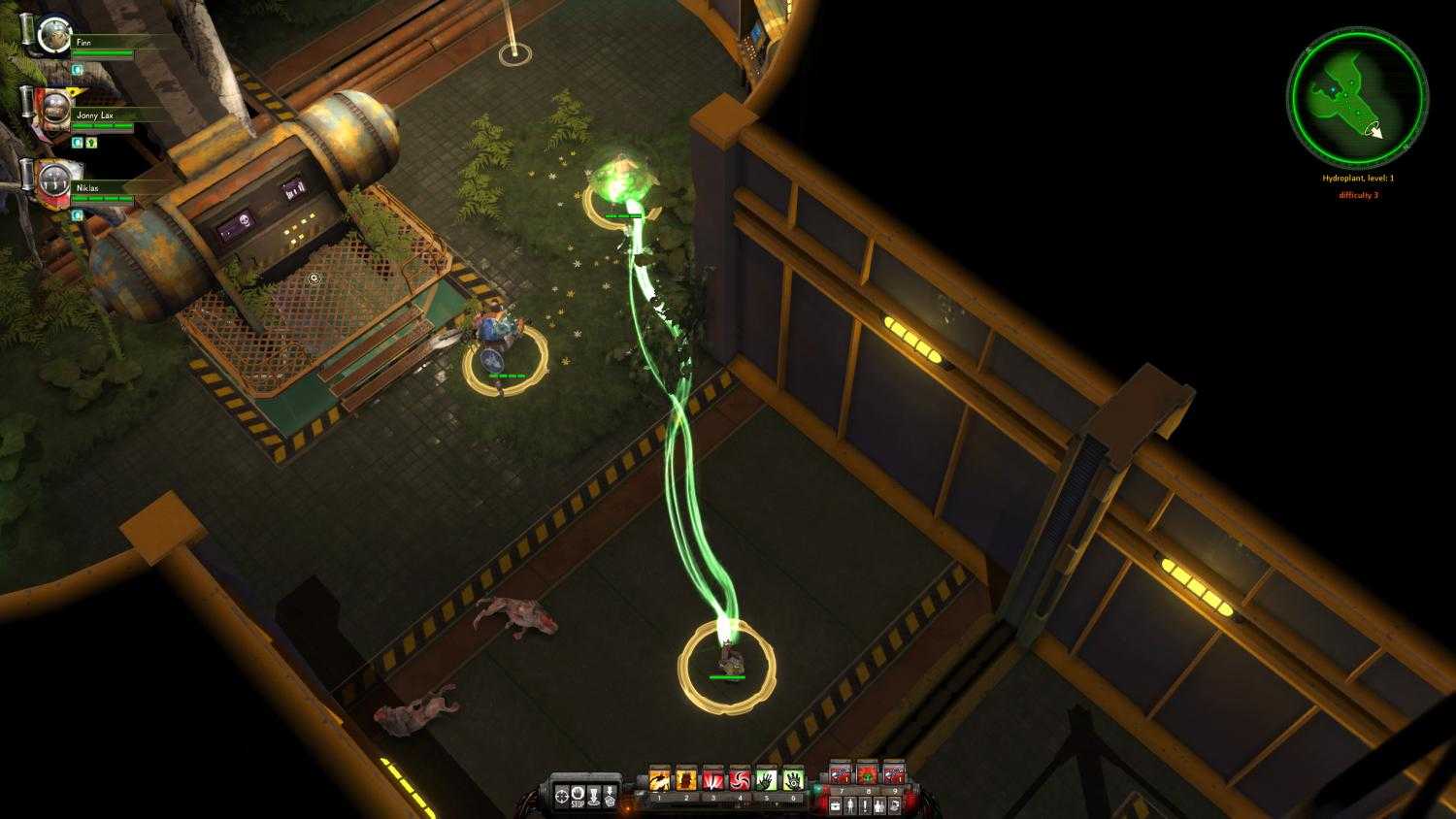1456x819 pixels.
Task: Open the inventory briefcase icon
Action: click(x=836, y=804)
